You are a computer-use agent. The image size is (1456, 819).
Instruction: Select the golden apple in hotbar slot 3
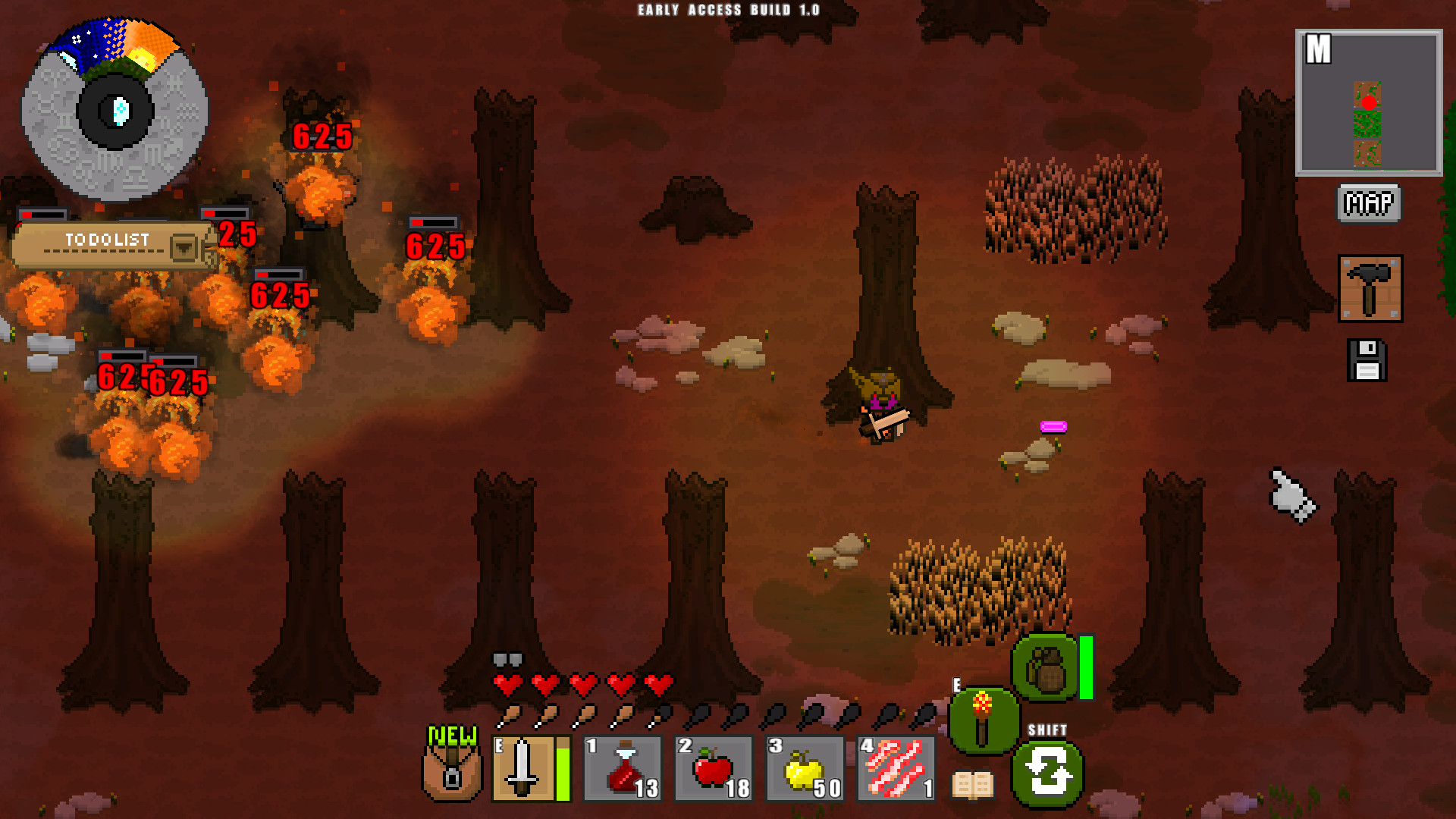coord(805,768)
